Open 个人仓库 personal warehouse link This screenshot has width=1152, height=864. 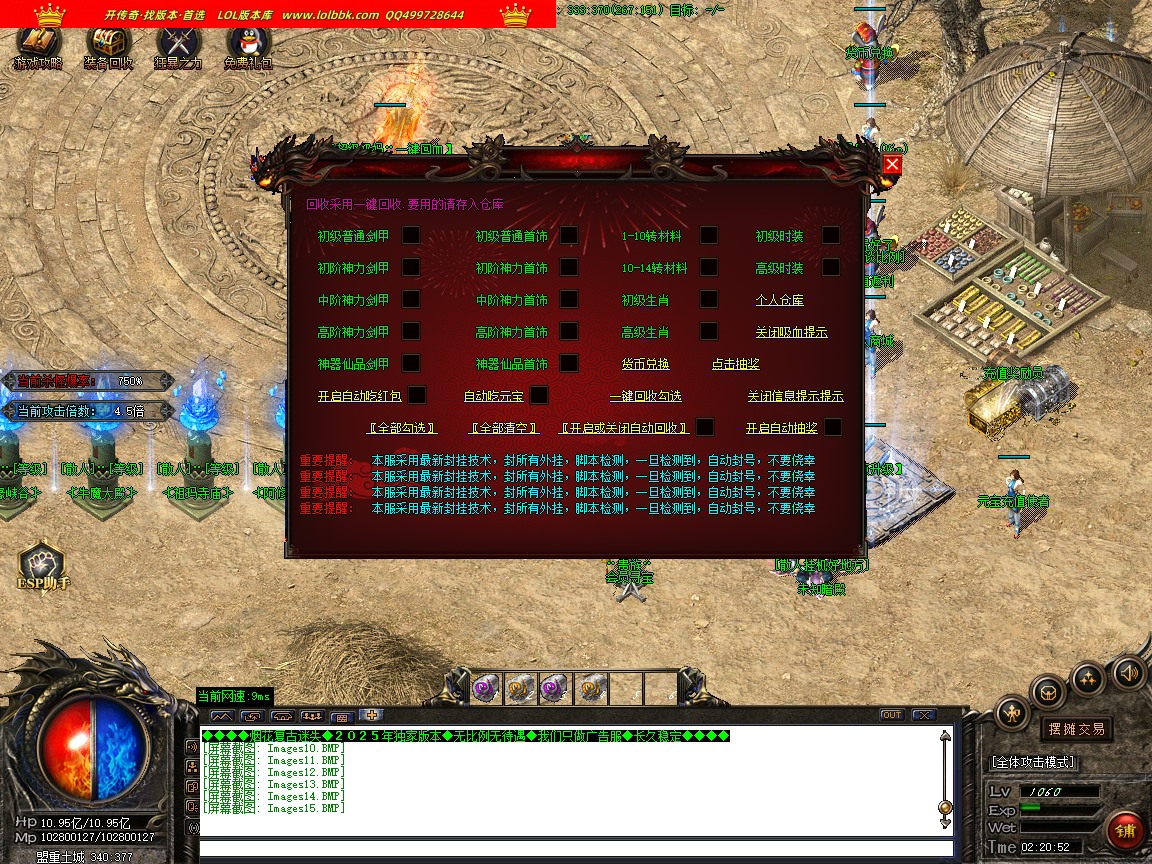point(779,300)
